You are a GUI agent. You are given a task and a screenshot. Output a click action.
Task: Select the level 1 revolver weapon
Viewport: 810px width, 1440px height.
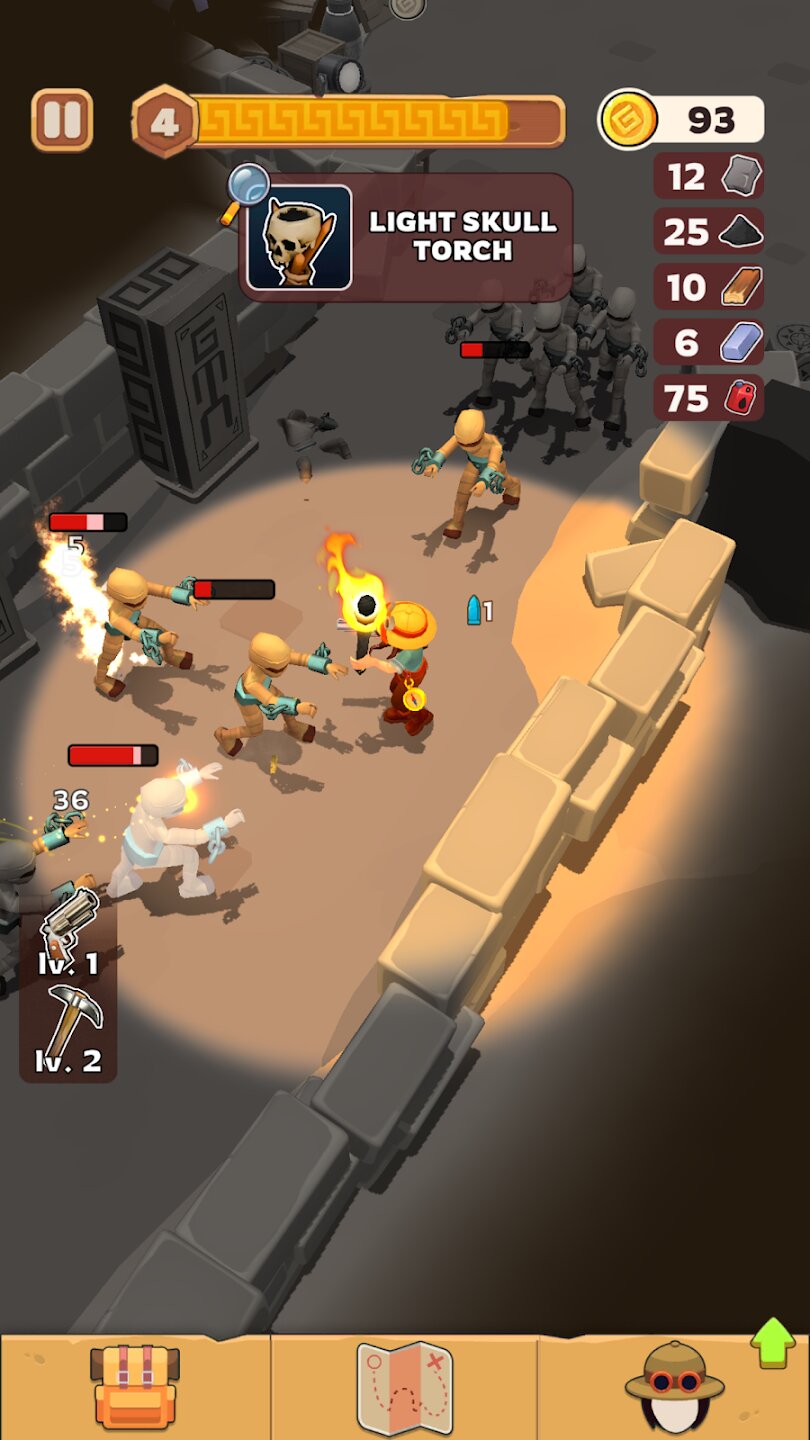69,930
